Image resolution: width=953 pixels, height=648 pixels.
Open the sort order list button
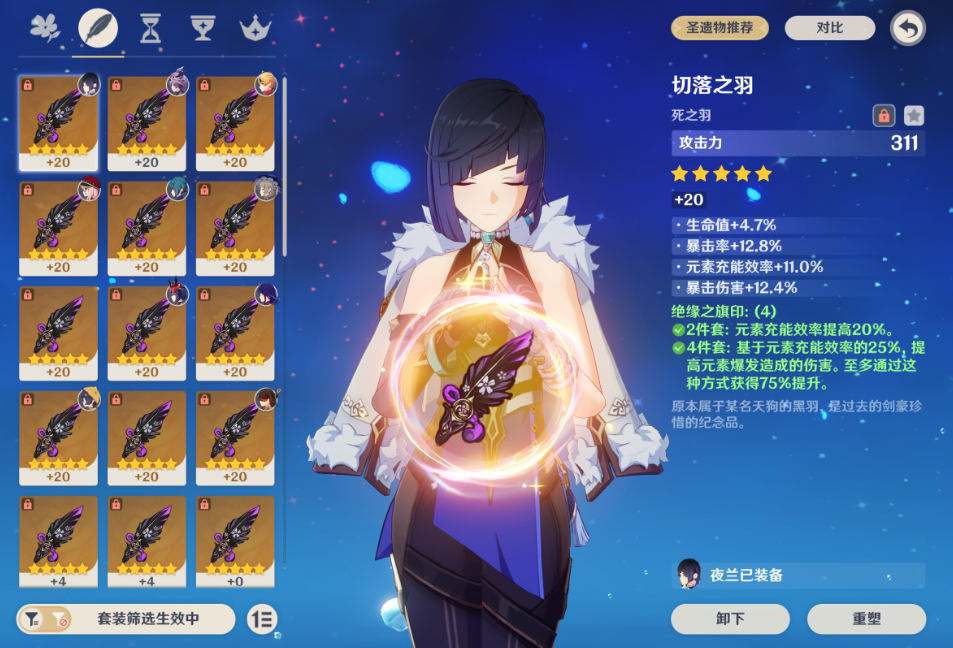coord(262,619)
